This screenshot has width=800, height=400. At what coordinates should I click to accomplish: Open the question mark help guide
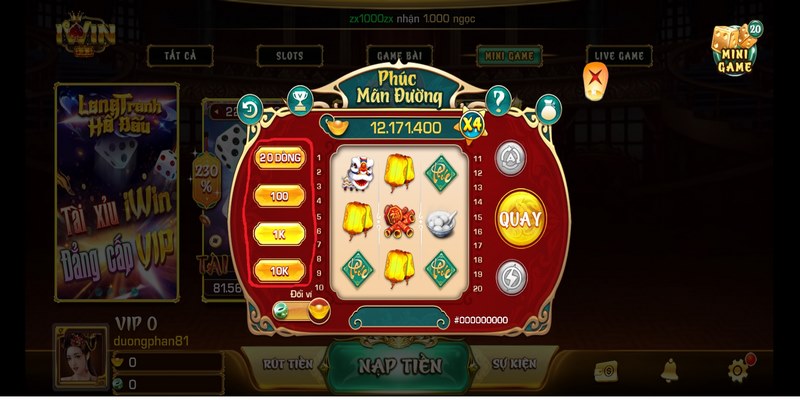click(498, 100)
